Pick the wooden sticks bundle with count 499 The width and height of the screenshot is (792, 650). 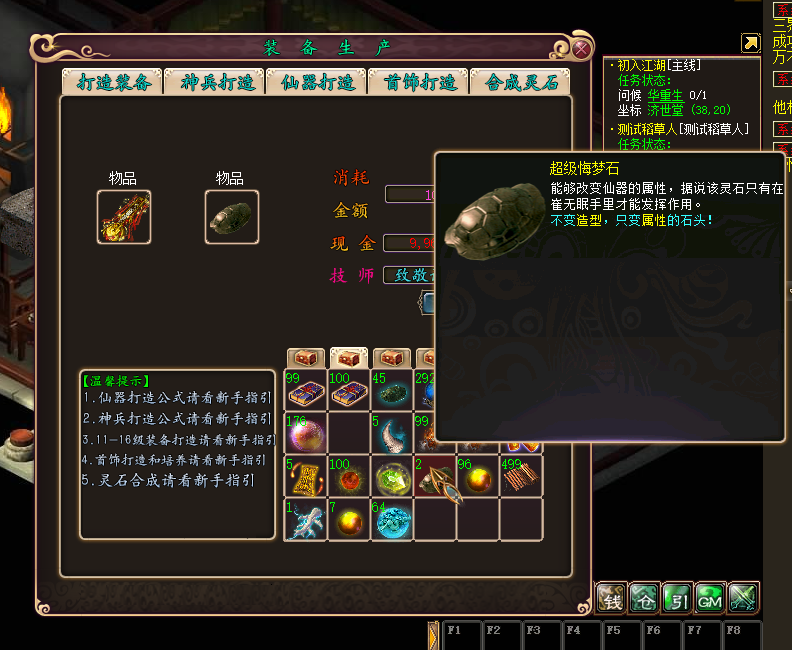click(x=521, y=476)
